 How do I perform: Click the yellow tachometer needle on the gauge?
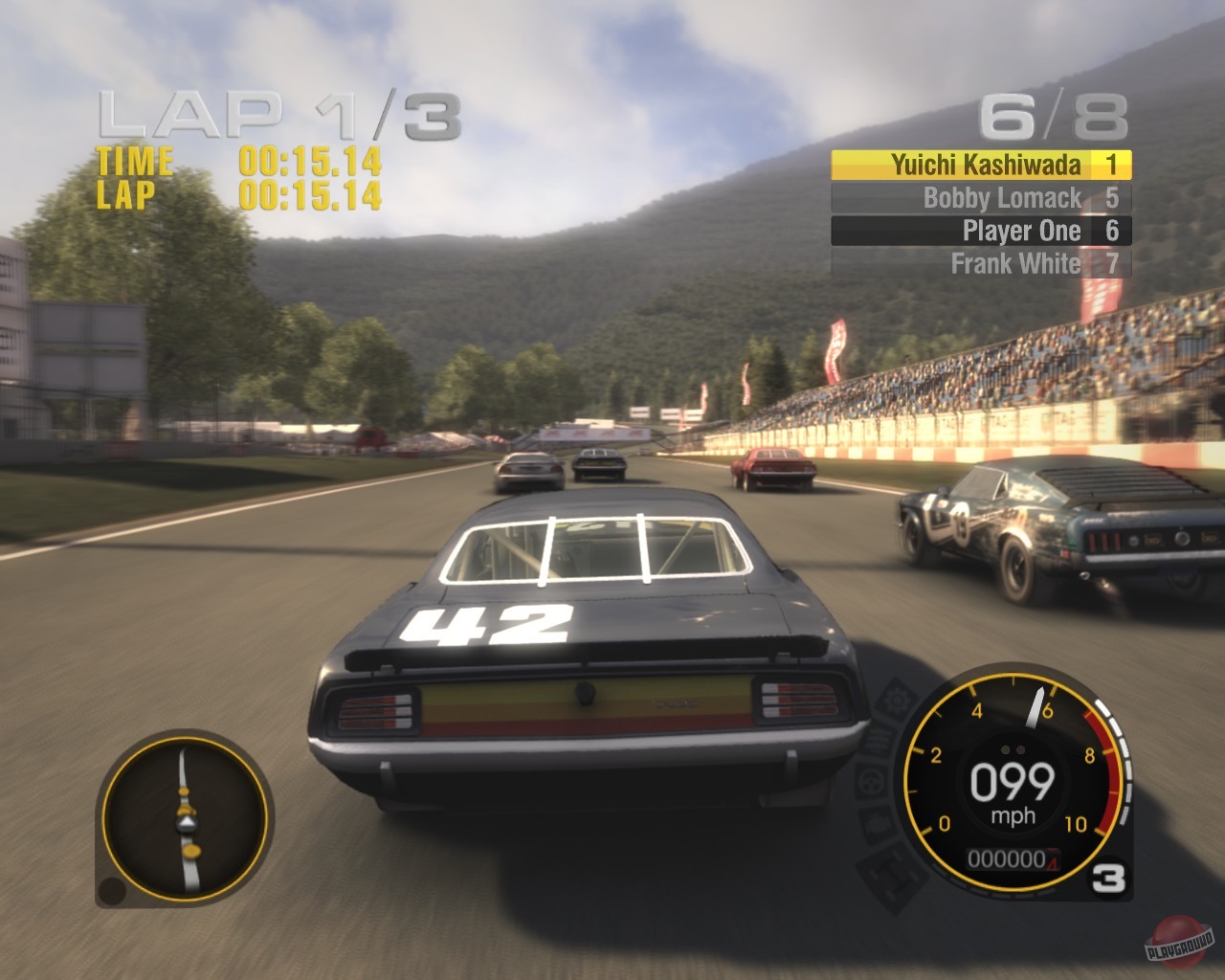point(1036,706)
